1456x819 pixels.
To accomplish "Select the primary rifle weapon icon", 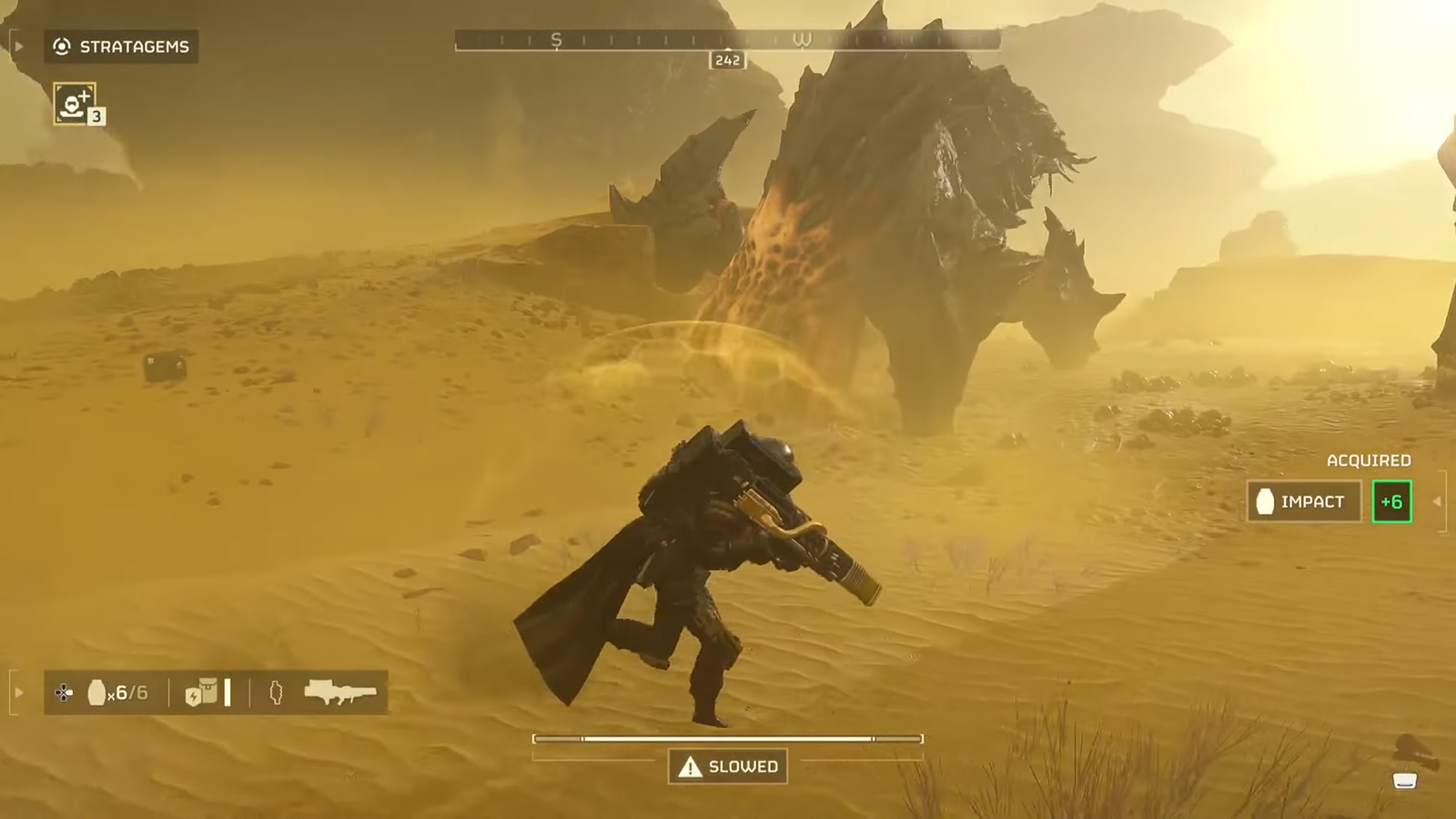I will tap(341, 693).
